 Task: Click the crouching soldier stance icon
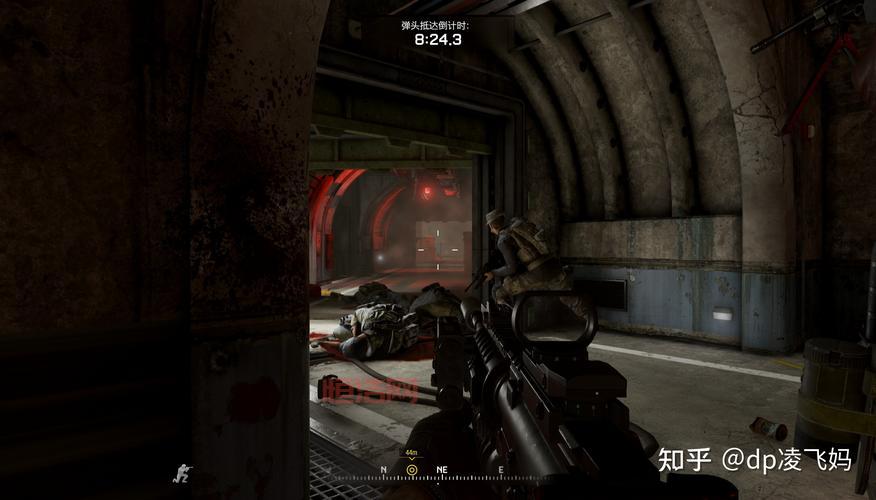(x=183, y=472)
